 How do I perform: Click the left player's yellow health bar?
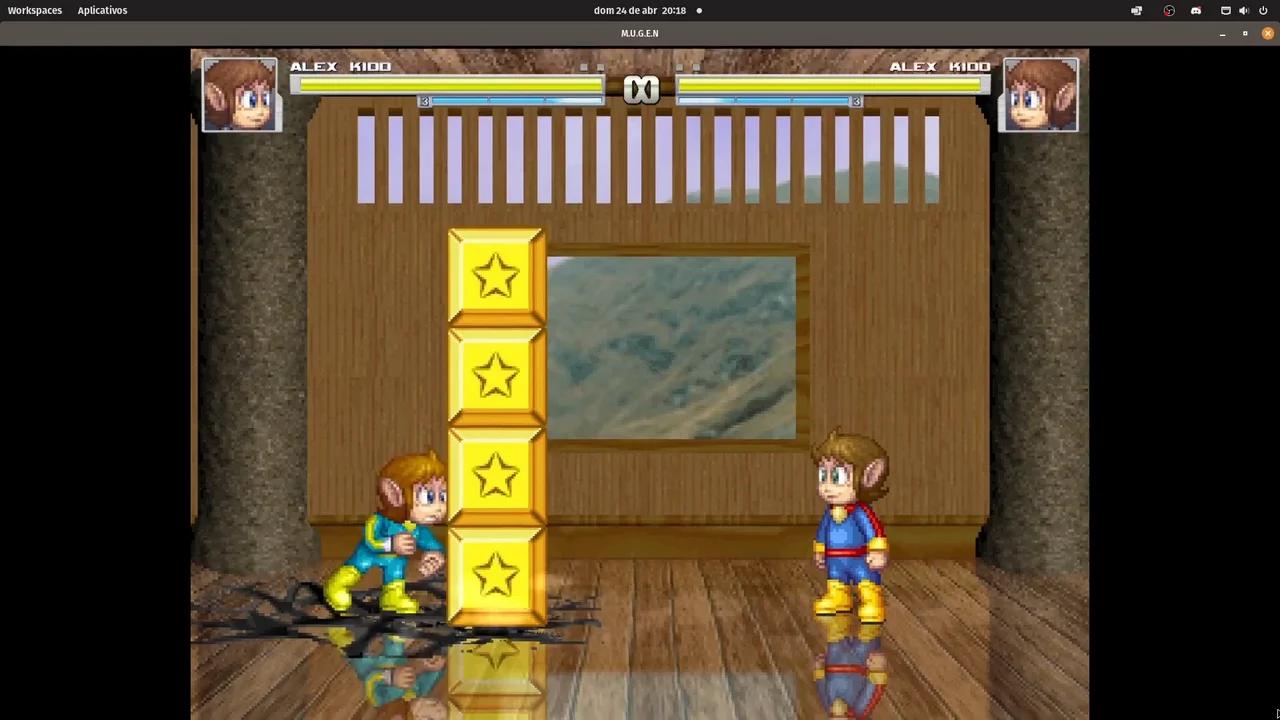(447, 86)
